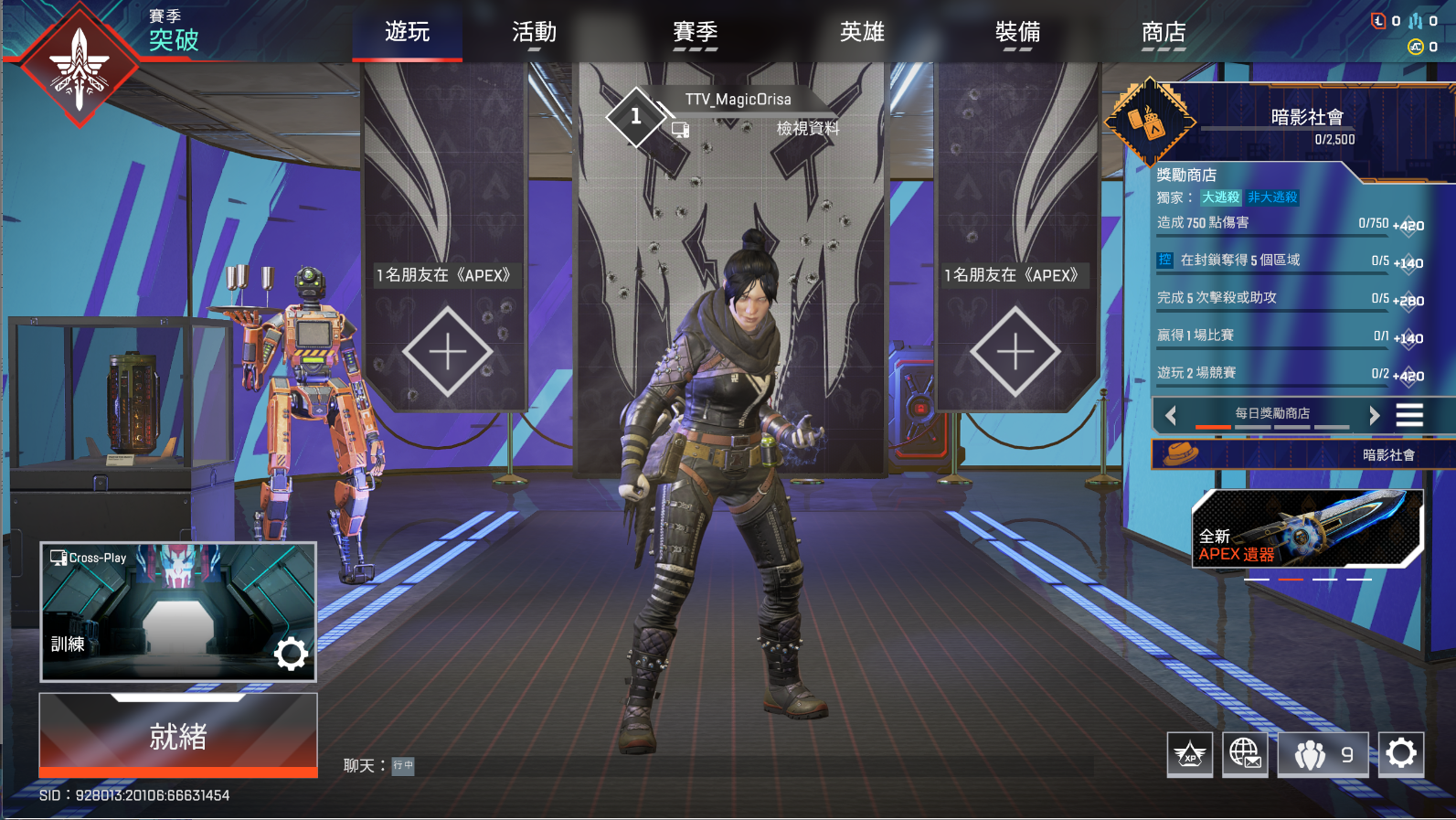
Task: View profile via 檢視資料
Action: pos(807,129)
